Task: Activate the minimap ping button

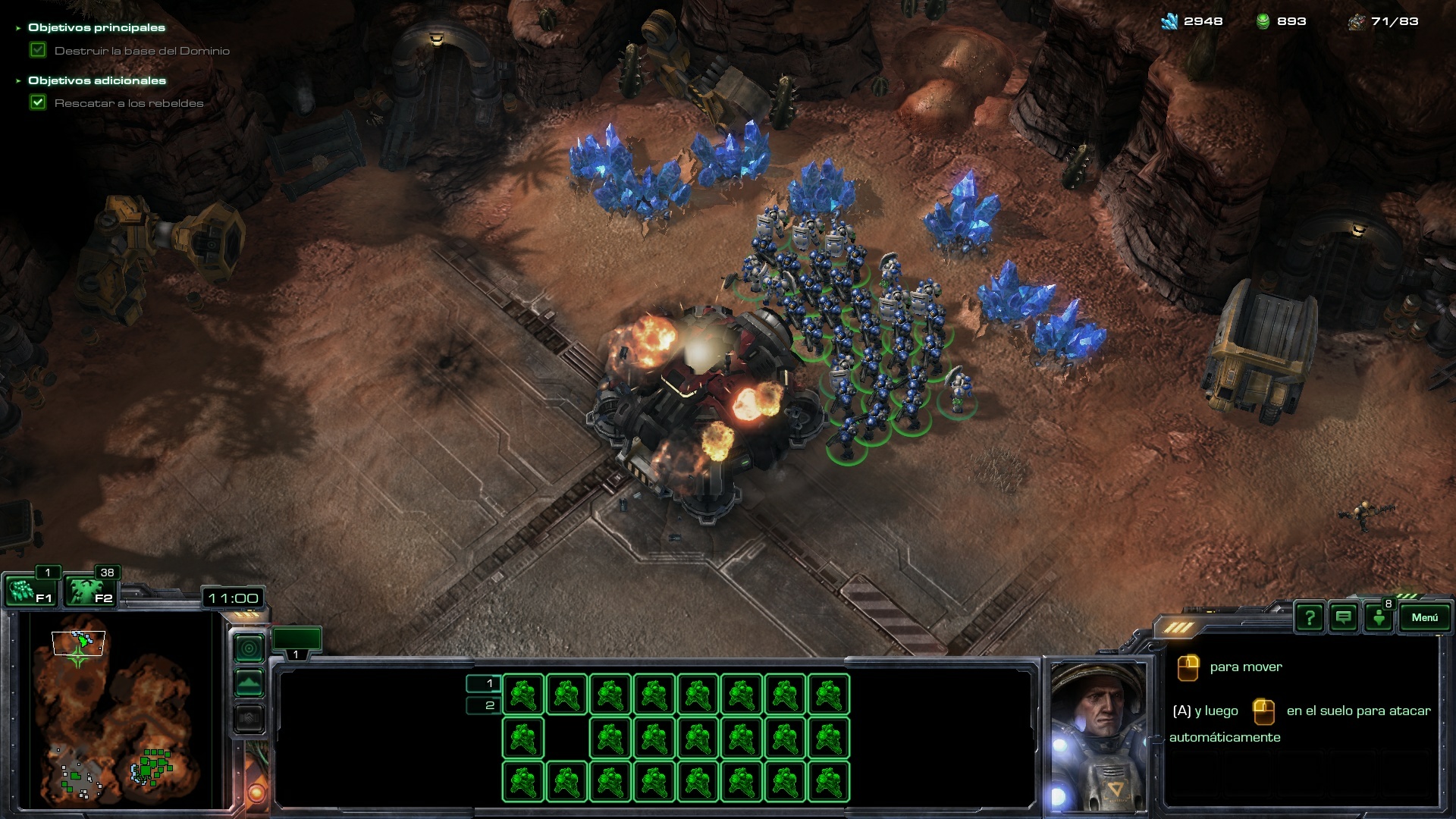Action: pos(249,648)
